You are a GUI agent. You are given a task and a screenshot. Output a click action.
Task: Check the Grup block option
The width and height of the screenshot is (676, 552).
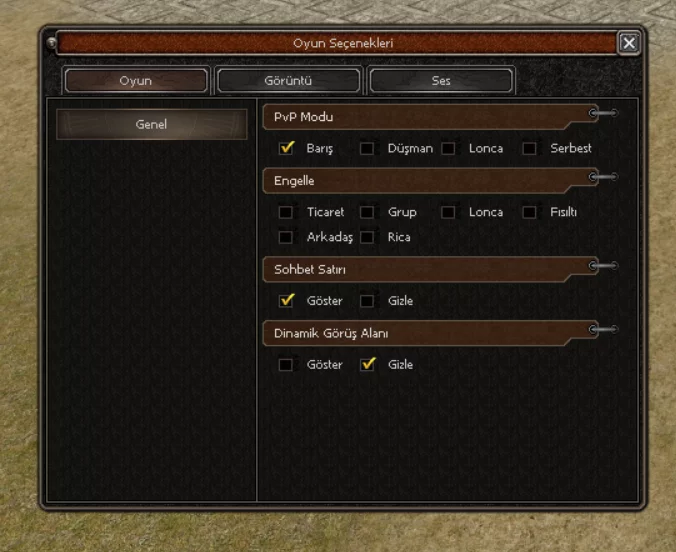point(367,212)
